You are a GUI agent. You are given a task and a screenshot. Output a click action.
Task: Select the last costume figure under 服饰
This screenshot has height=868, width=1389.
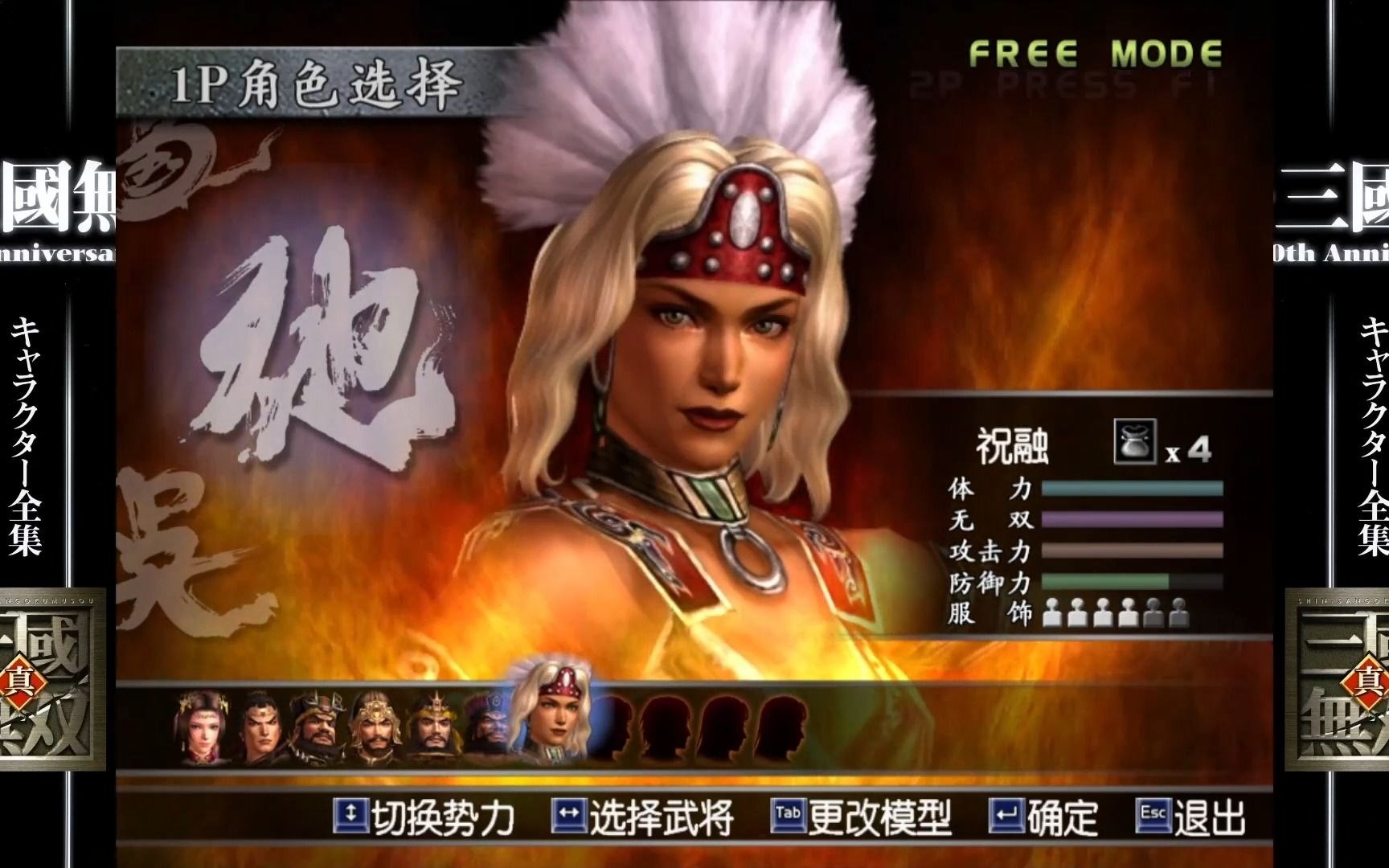[x=1179, y=613]
